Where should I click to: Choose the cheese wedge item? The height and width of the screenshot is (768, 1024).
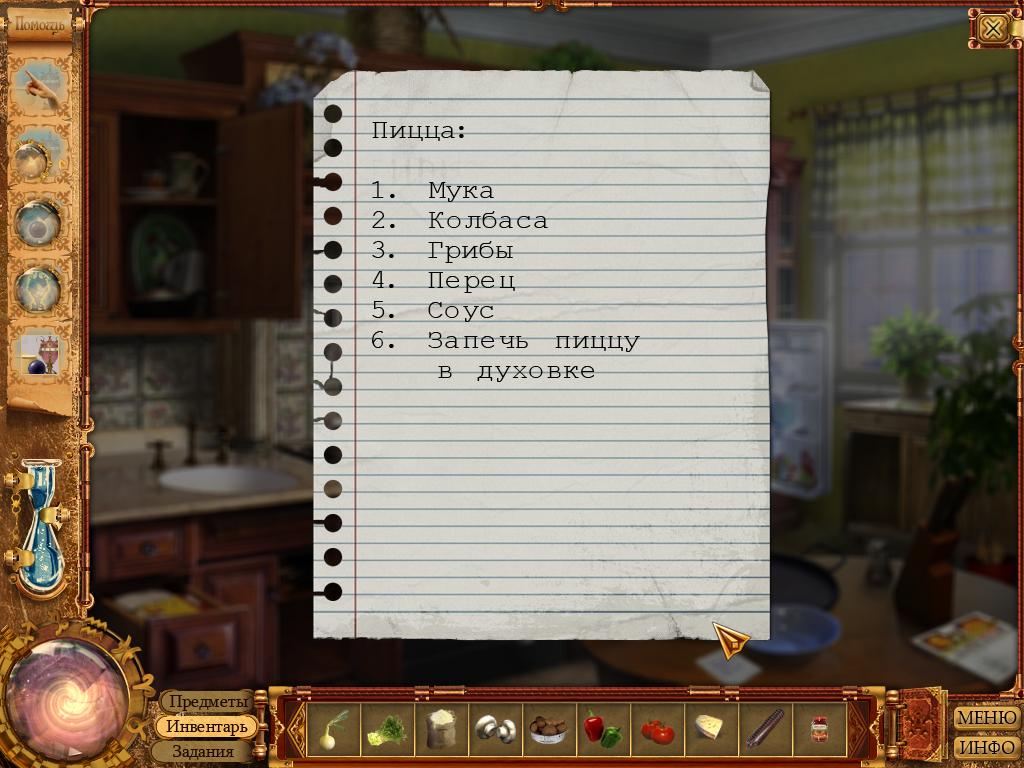[710, 728]
